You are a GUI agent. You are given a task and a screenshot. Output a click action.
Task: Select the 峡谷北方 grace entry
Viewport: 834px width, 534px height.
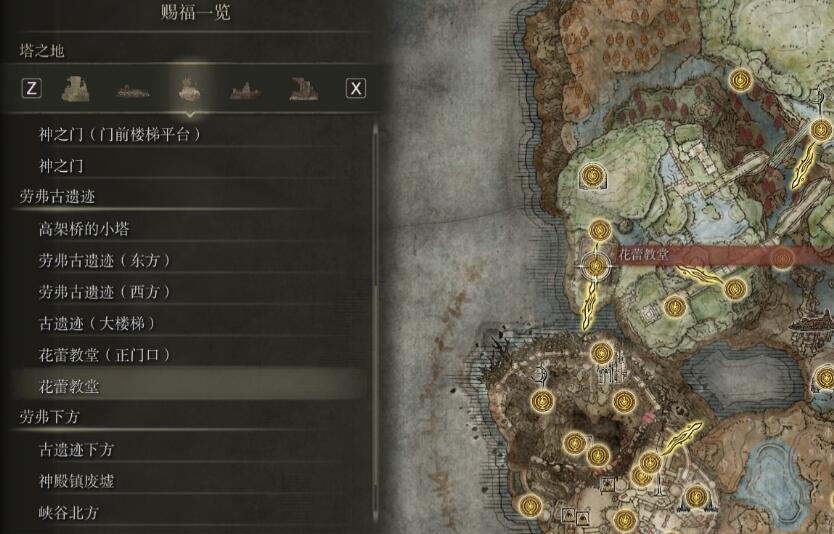(68, 513)
